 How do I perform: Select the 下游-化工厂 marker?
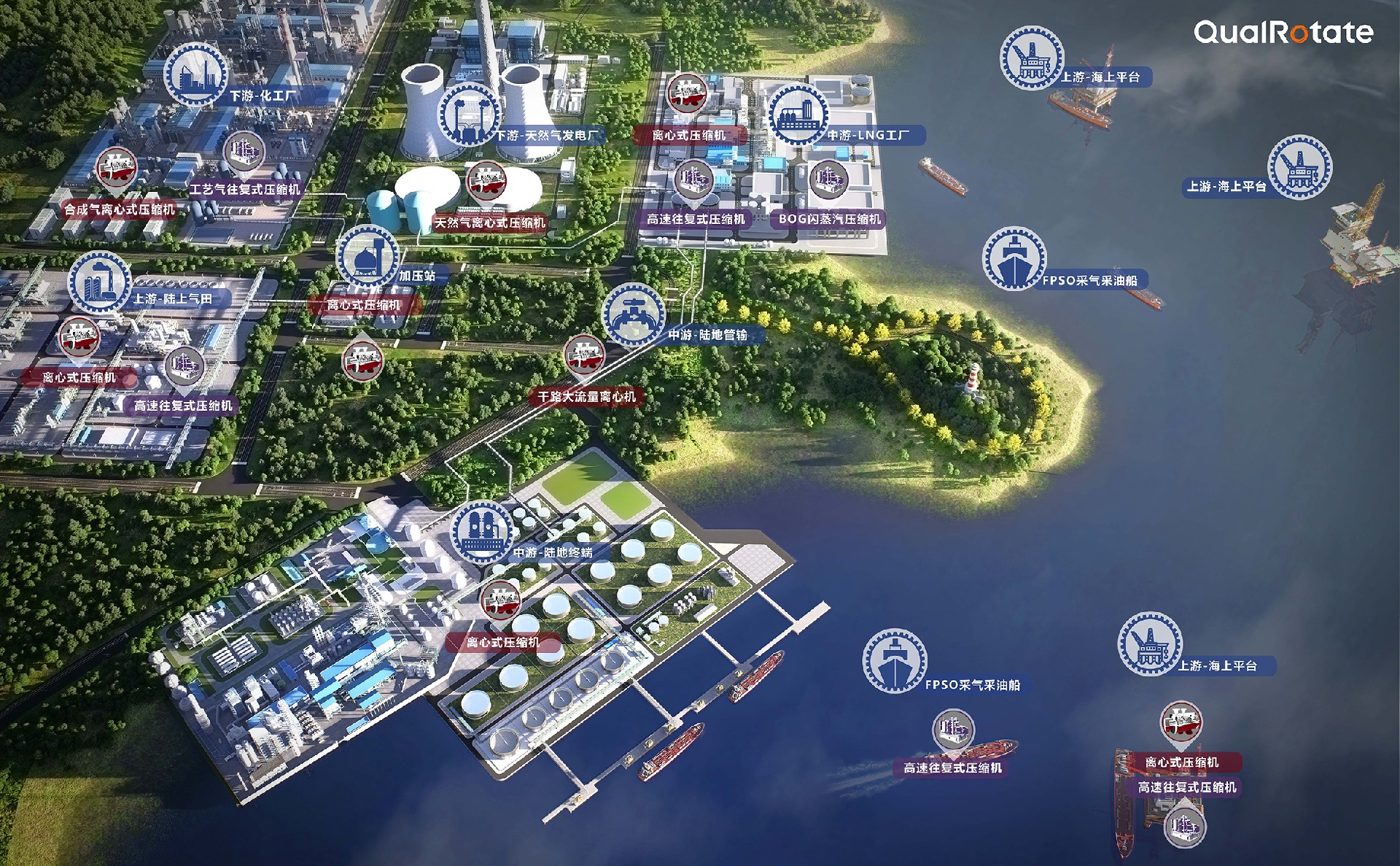tap(195, 74)
